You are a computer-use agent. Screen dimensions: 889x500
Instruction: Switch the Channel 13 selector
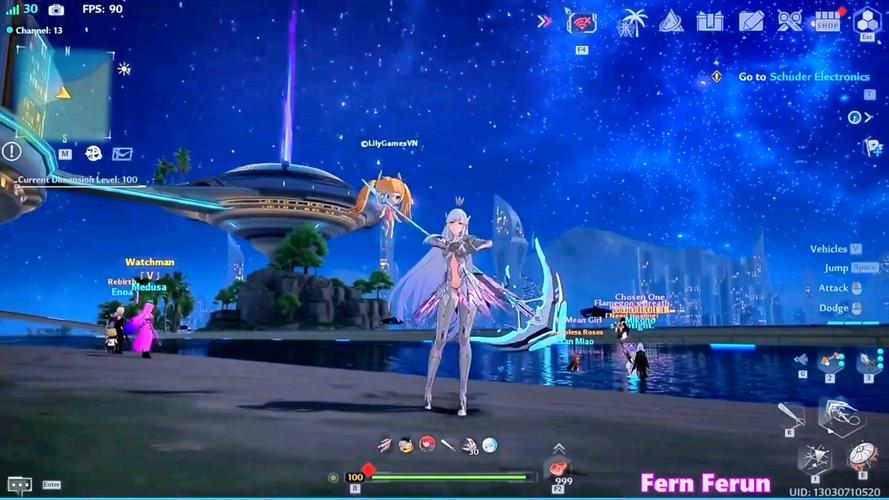[x=36, y=30]
